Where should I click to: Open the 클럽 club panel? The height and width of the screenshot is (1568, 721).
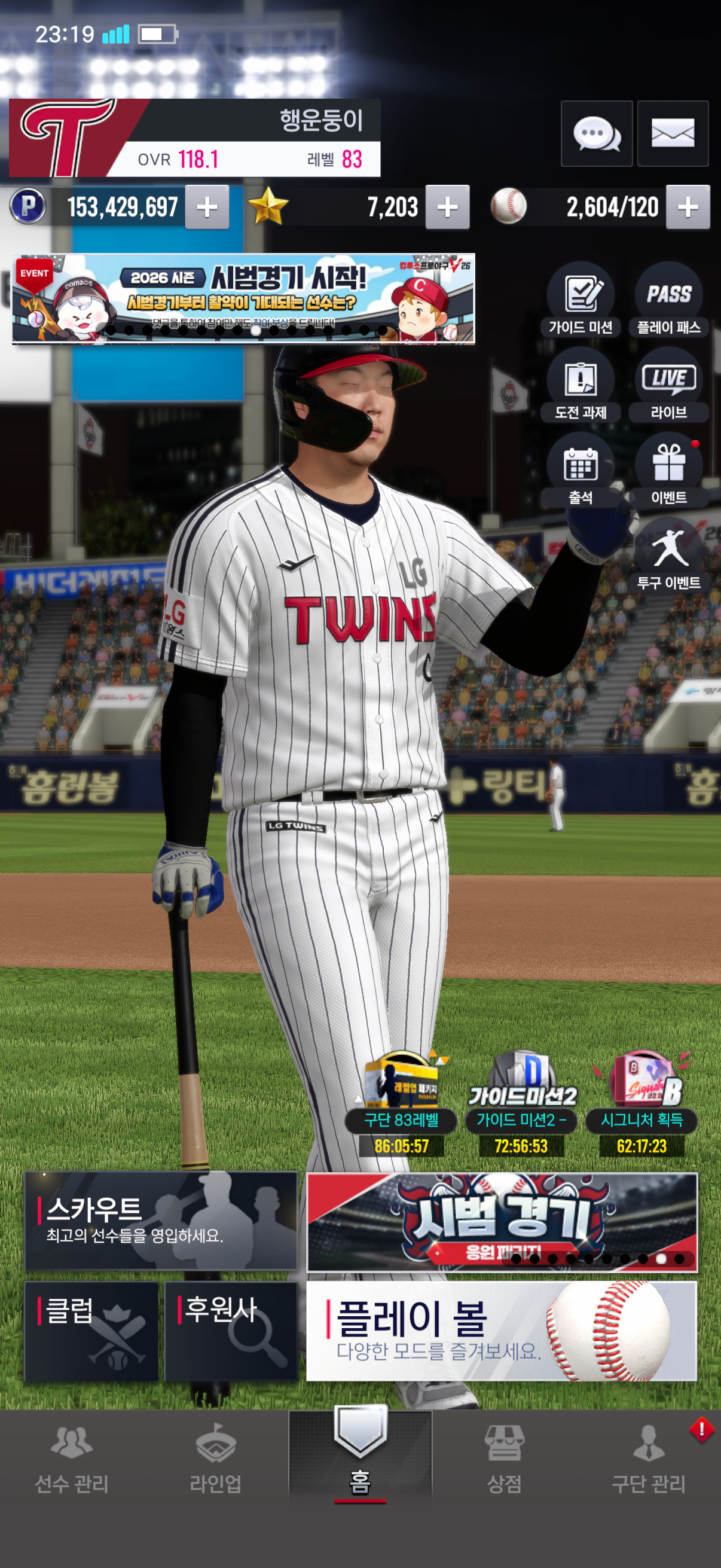(x=91, y=1331)
